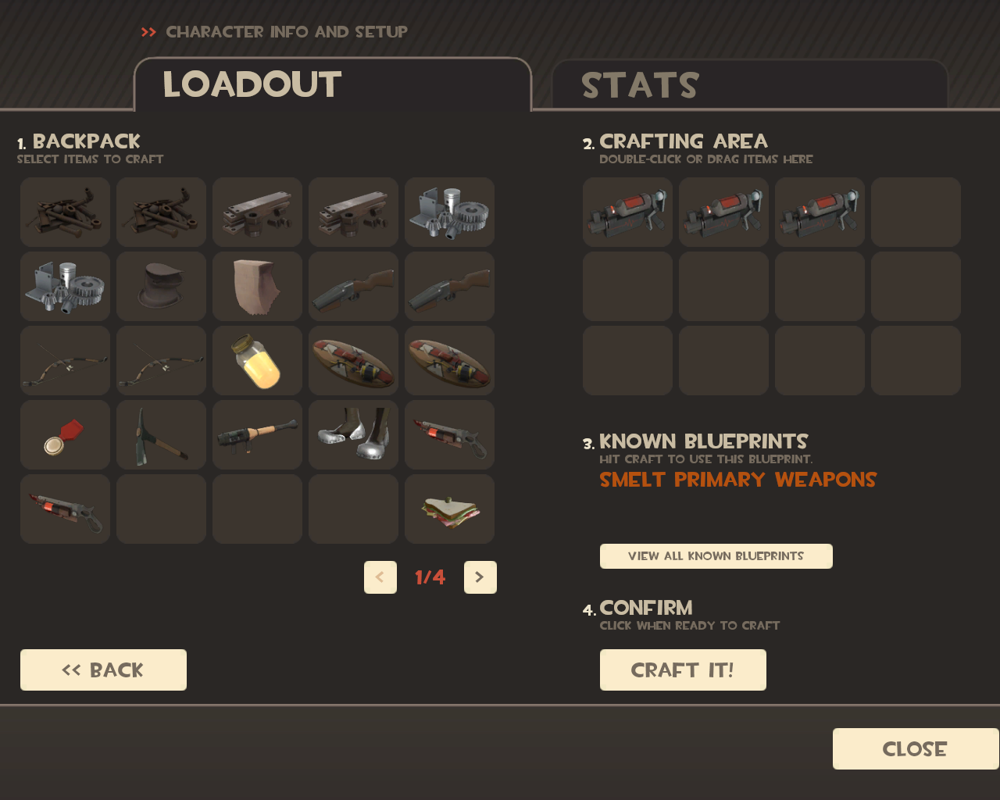Go back with the << Back button
Viewport: 1000px width, 800px height.
point(103,670)
